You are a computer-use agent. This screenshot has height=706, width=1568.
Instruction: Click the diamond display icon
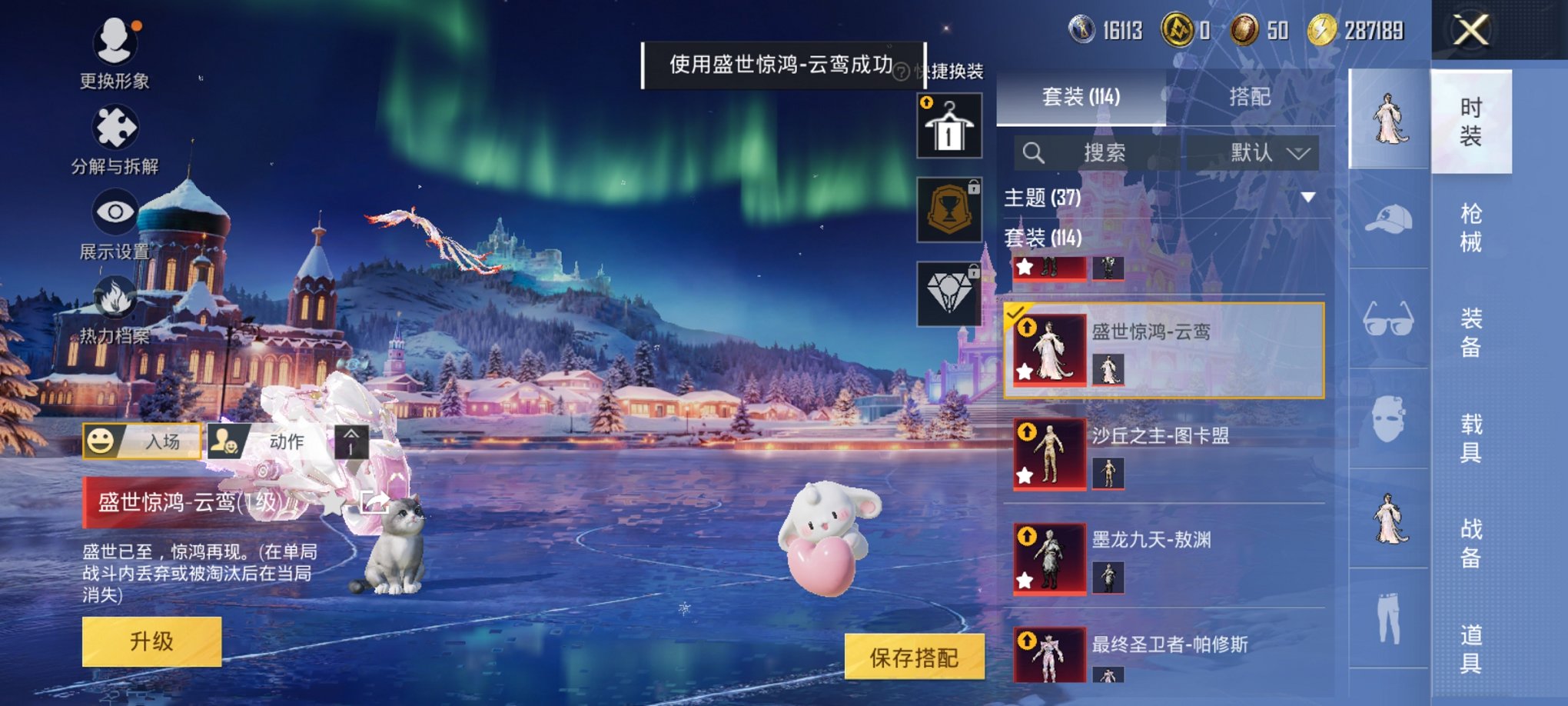949,295
